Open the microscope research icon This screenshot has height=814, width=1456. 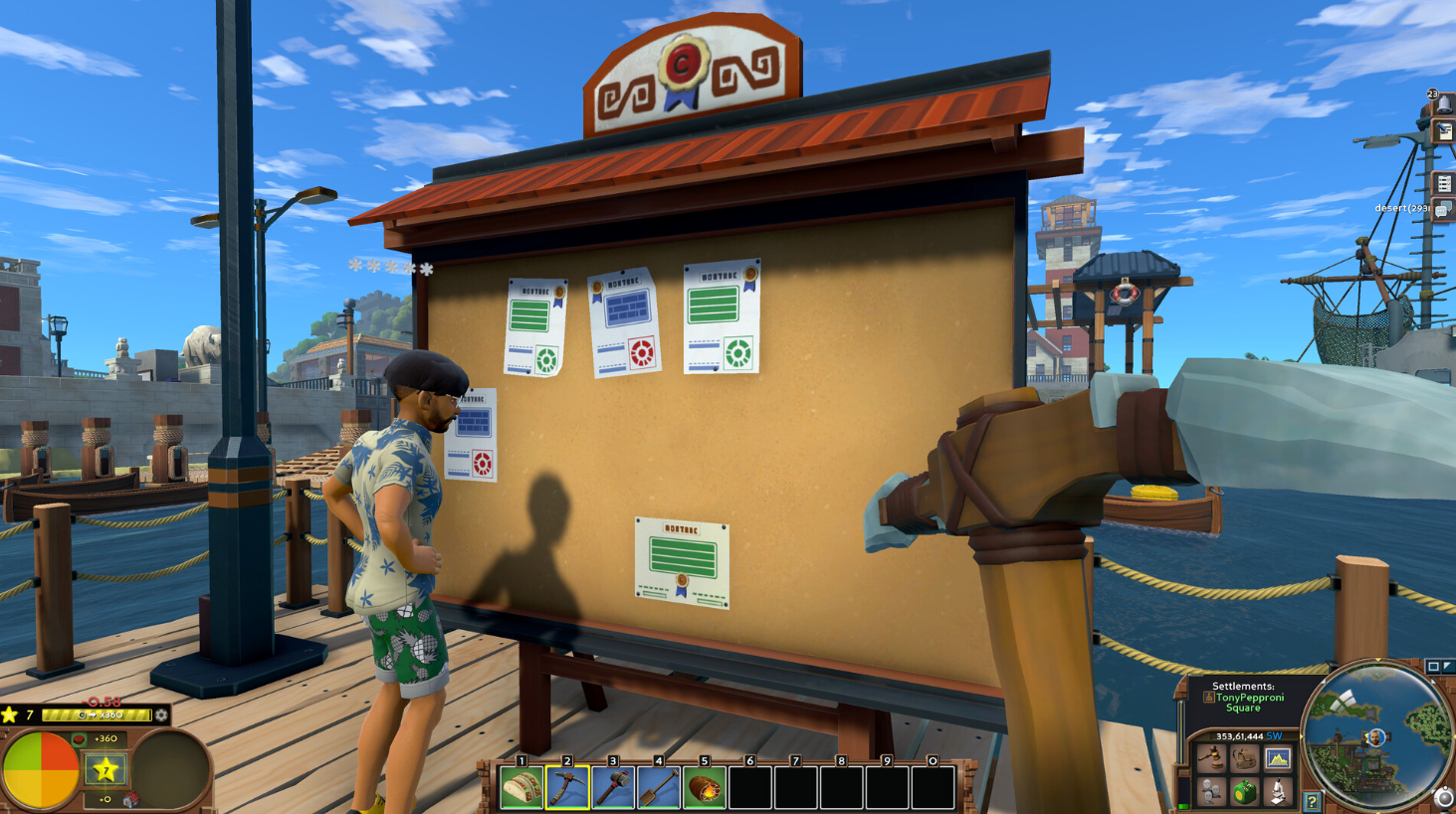coord(1278,792)
